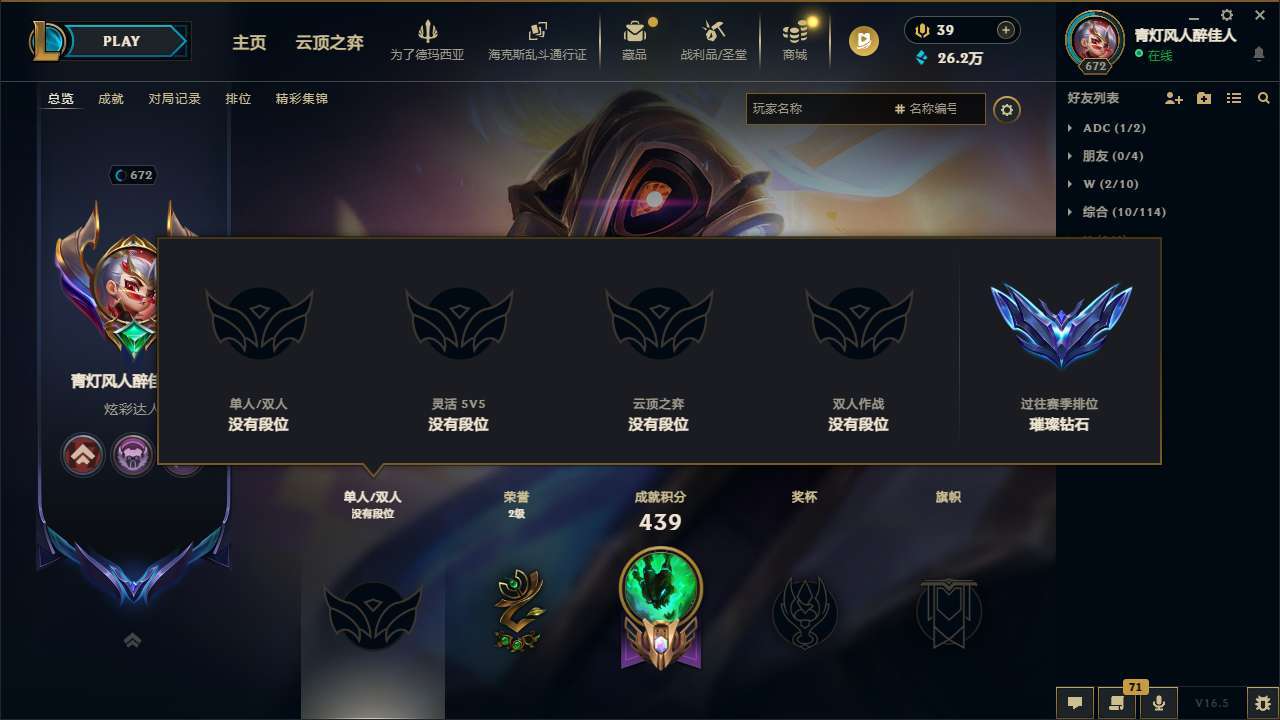Open the chat bubble icon in bottom bar
The width and height of the screenshot is (1280, 720).
point(1073,702)
